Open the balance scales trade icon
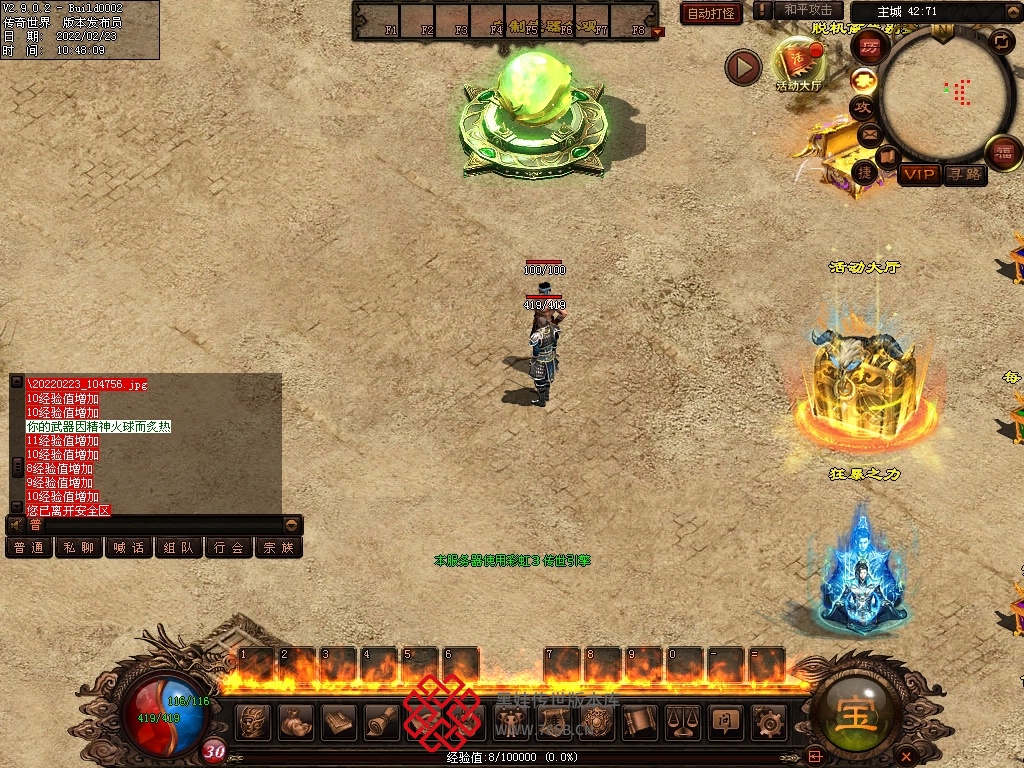 click(683, 722)
